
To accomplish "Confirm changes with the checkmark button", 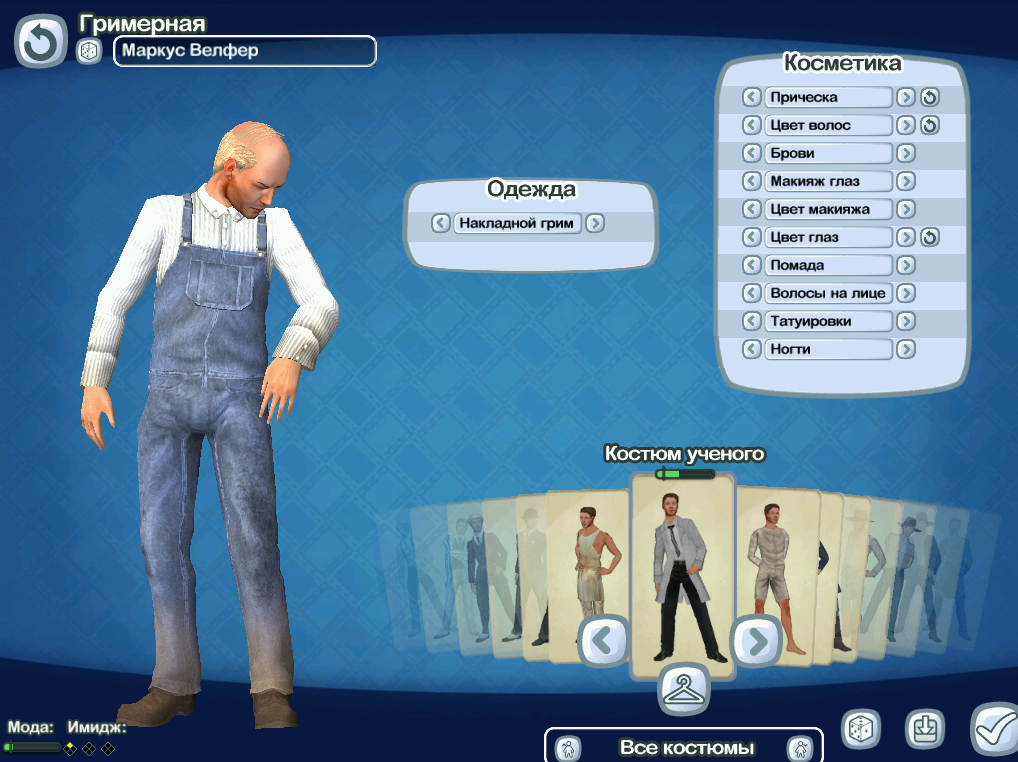I will 992,729.
